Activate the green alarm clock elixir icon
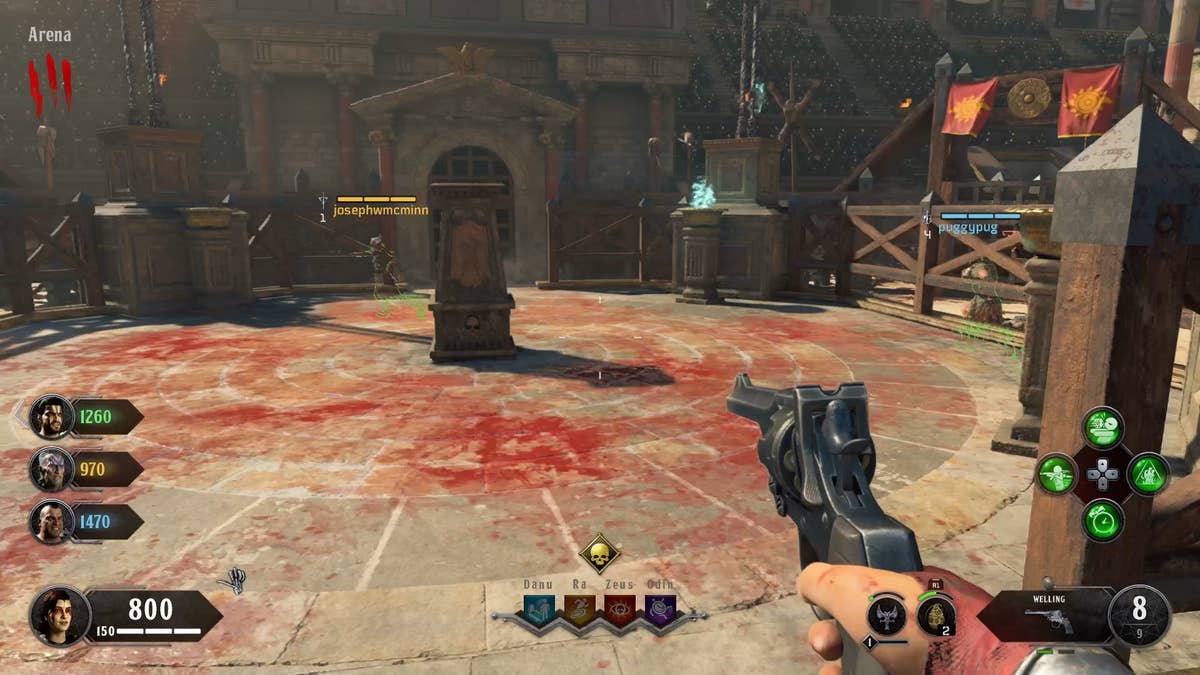 click(1103, 520)
